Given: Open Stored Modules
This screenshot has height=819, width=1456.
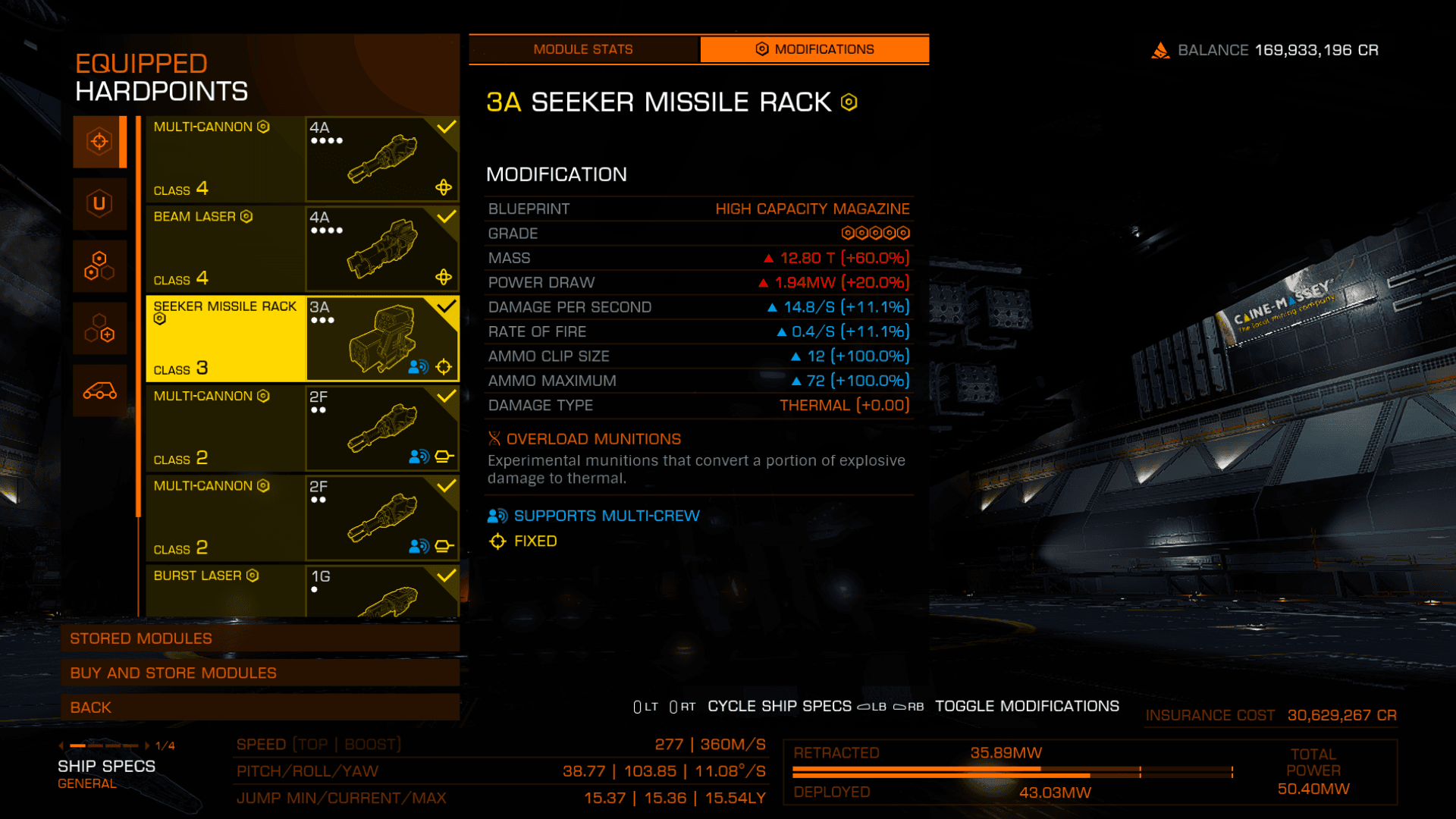Looking at the screenshot, I should (259, 639).
